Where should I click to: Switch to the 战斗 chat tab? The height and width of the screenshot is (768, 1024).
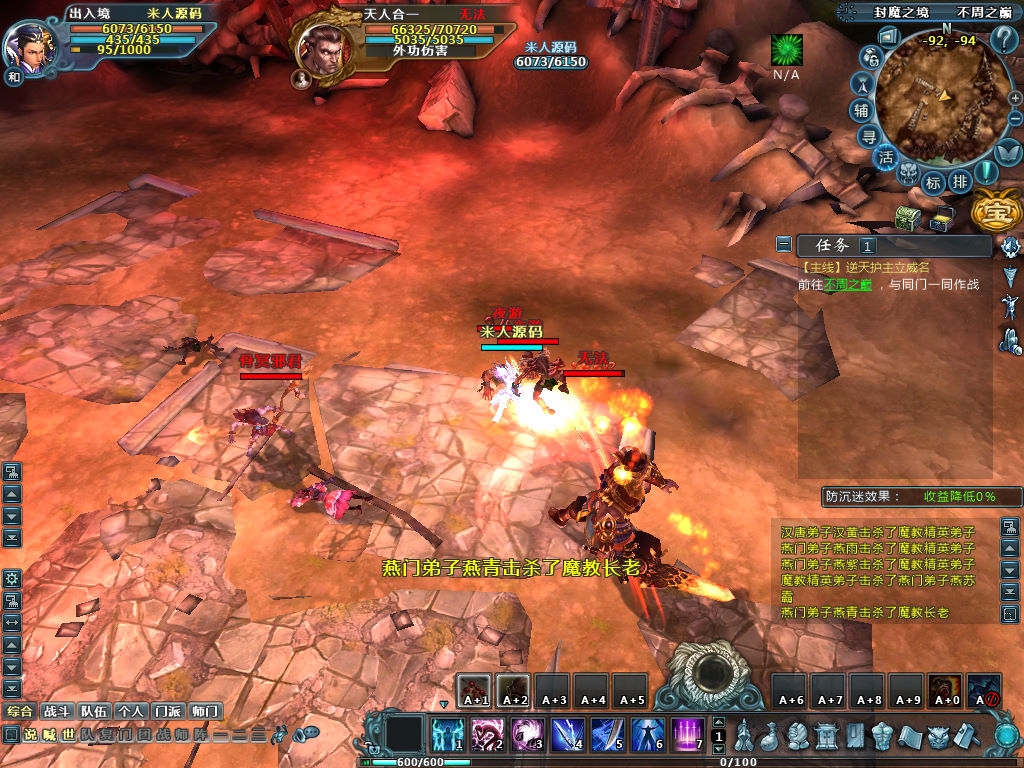[x=56, y=711]
